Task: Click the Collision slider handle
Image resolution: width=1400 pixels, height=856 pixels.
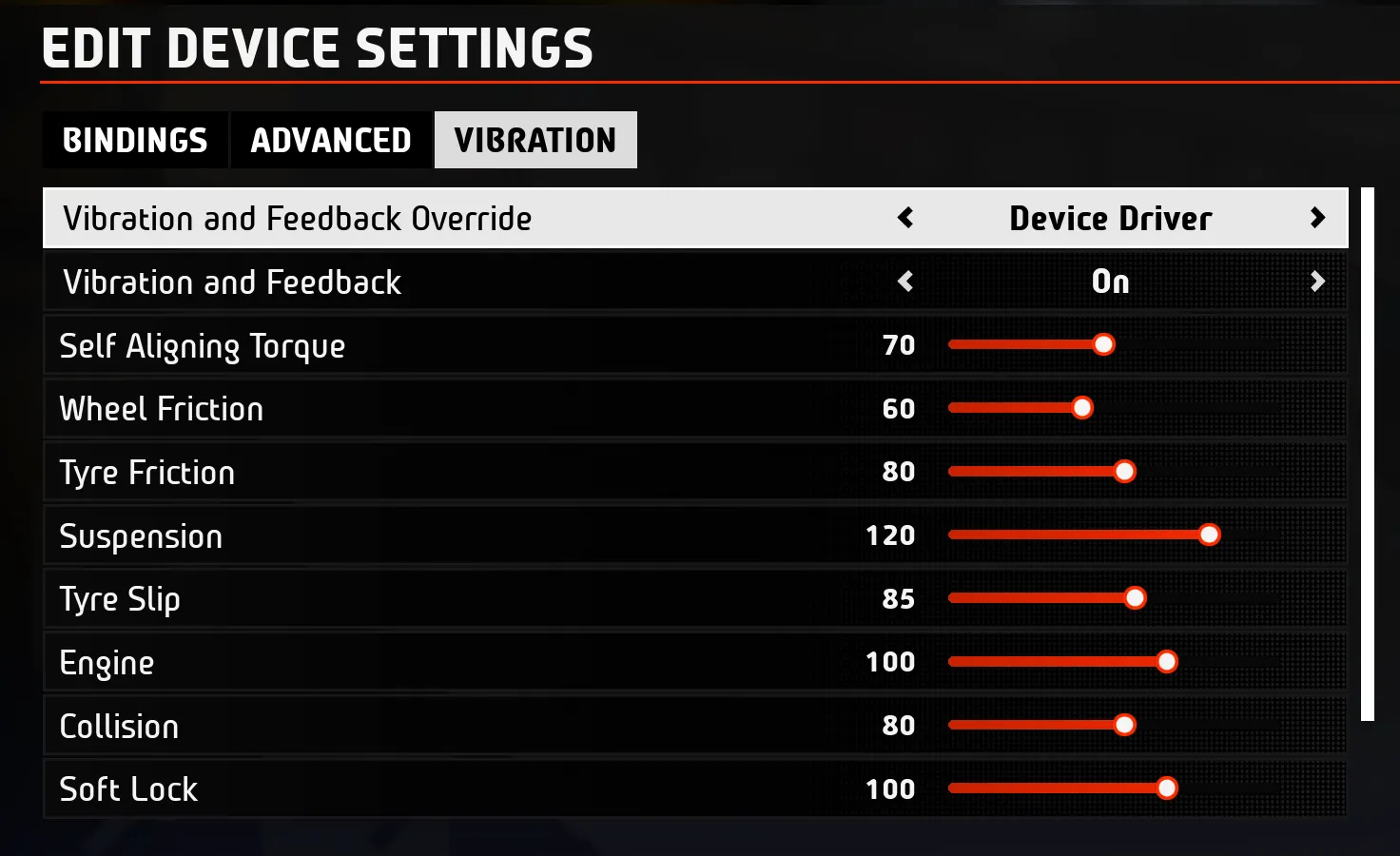Action: (x=1124, y=726)
